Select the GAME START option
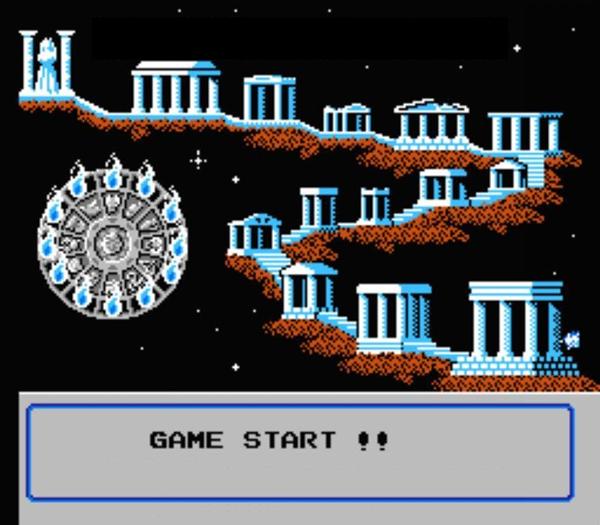Viewport: 600px width, 525px height. (267, 440)
